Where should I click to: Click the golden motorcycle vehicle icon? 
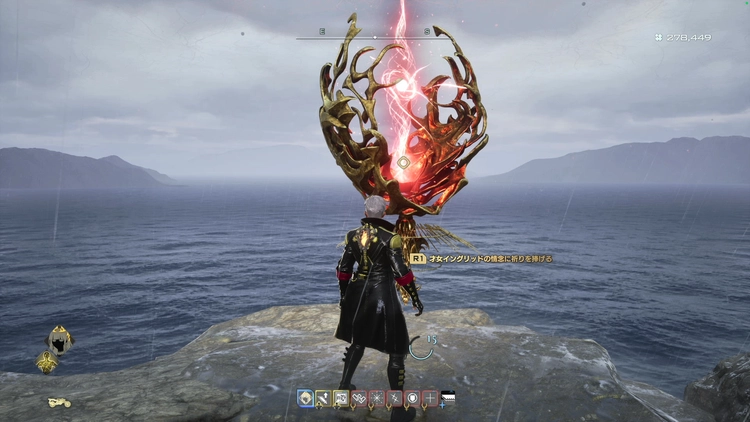[58, 402]
